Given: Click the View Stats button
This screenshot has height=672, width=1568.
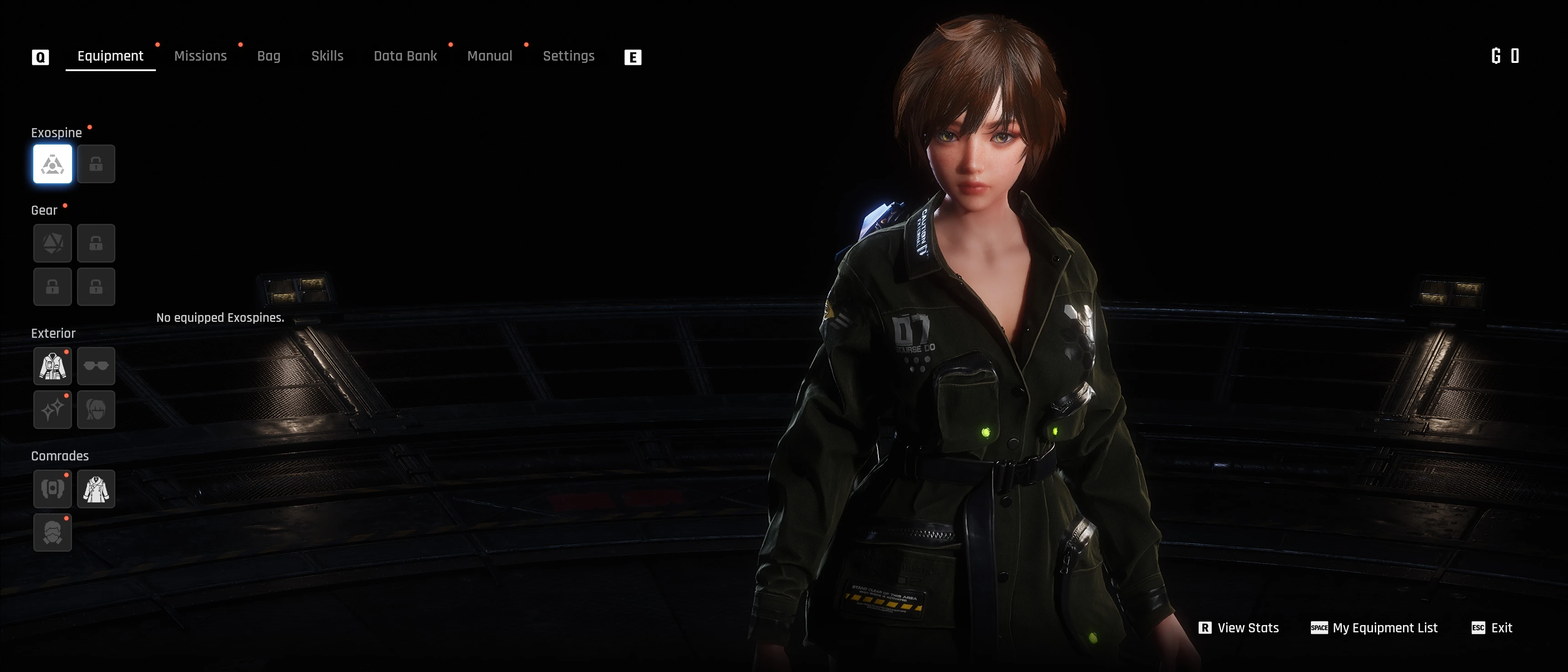Looking at the screenshot, I should (x=1239, y=628).
